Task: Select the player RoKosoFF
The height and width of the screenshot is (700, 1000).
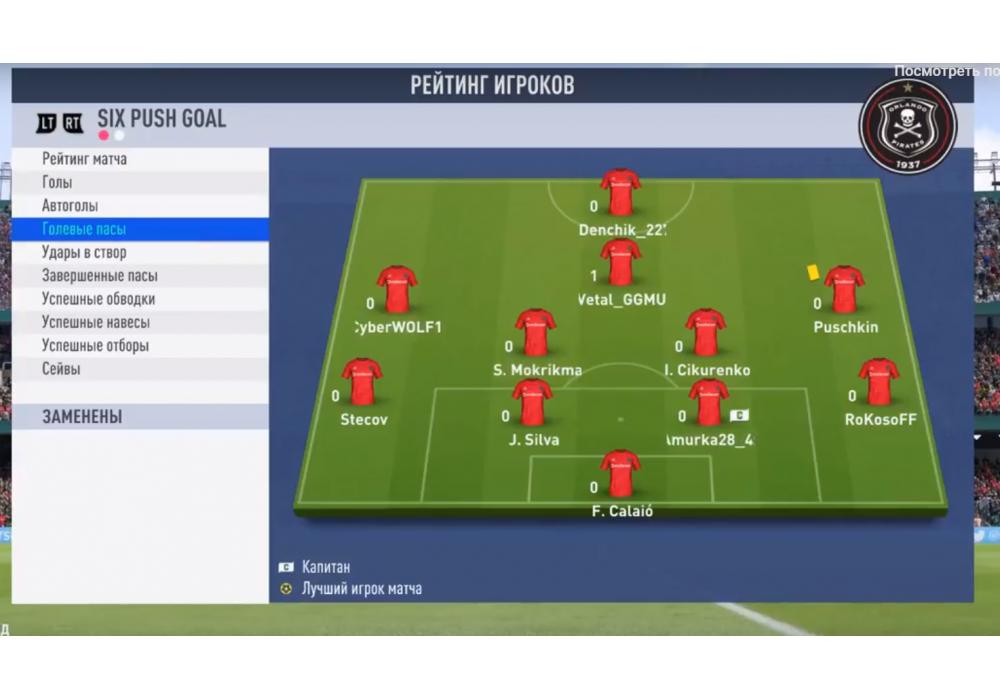Action: (879, 382)
